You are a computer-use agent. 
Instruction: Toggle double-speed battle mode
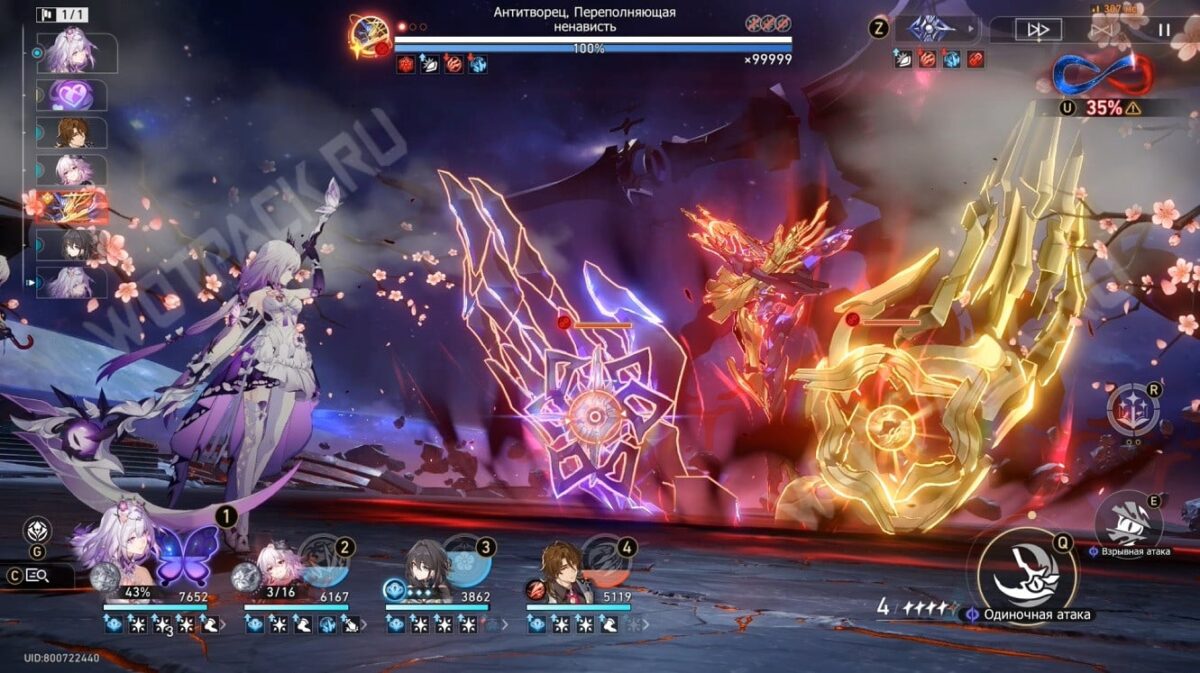click(x=1038, y=30)
